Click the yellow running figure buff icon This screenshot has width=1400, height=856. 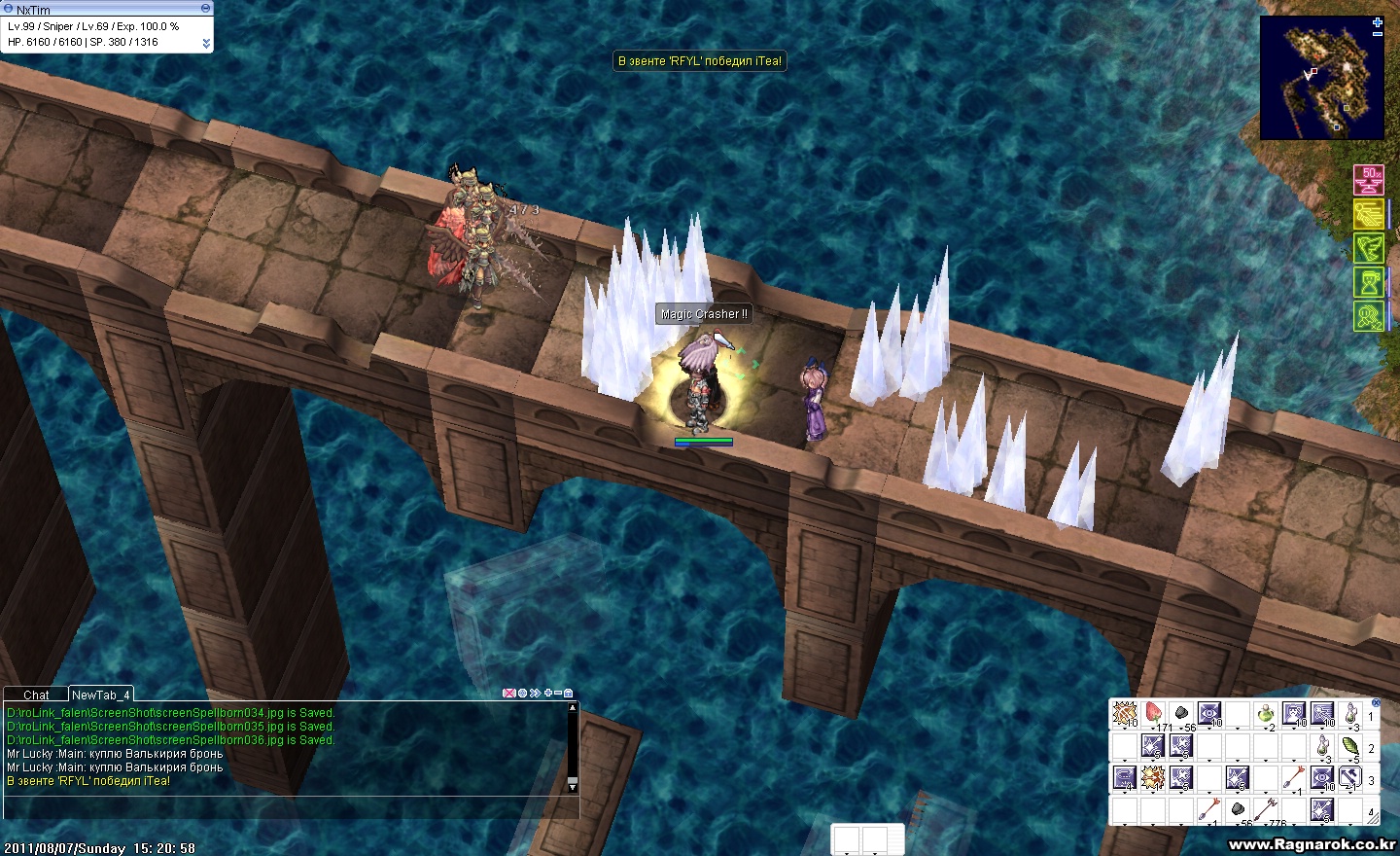pos(1369,214)
